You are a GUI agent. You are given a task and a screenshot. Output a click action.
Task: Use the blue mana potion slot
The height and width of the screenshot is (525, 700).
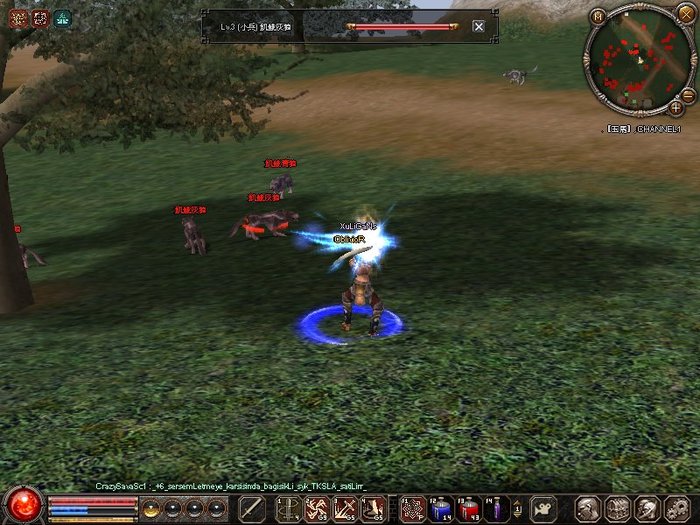tap(441, 508)
